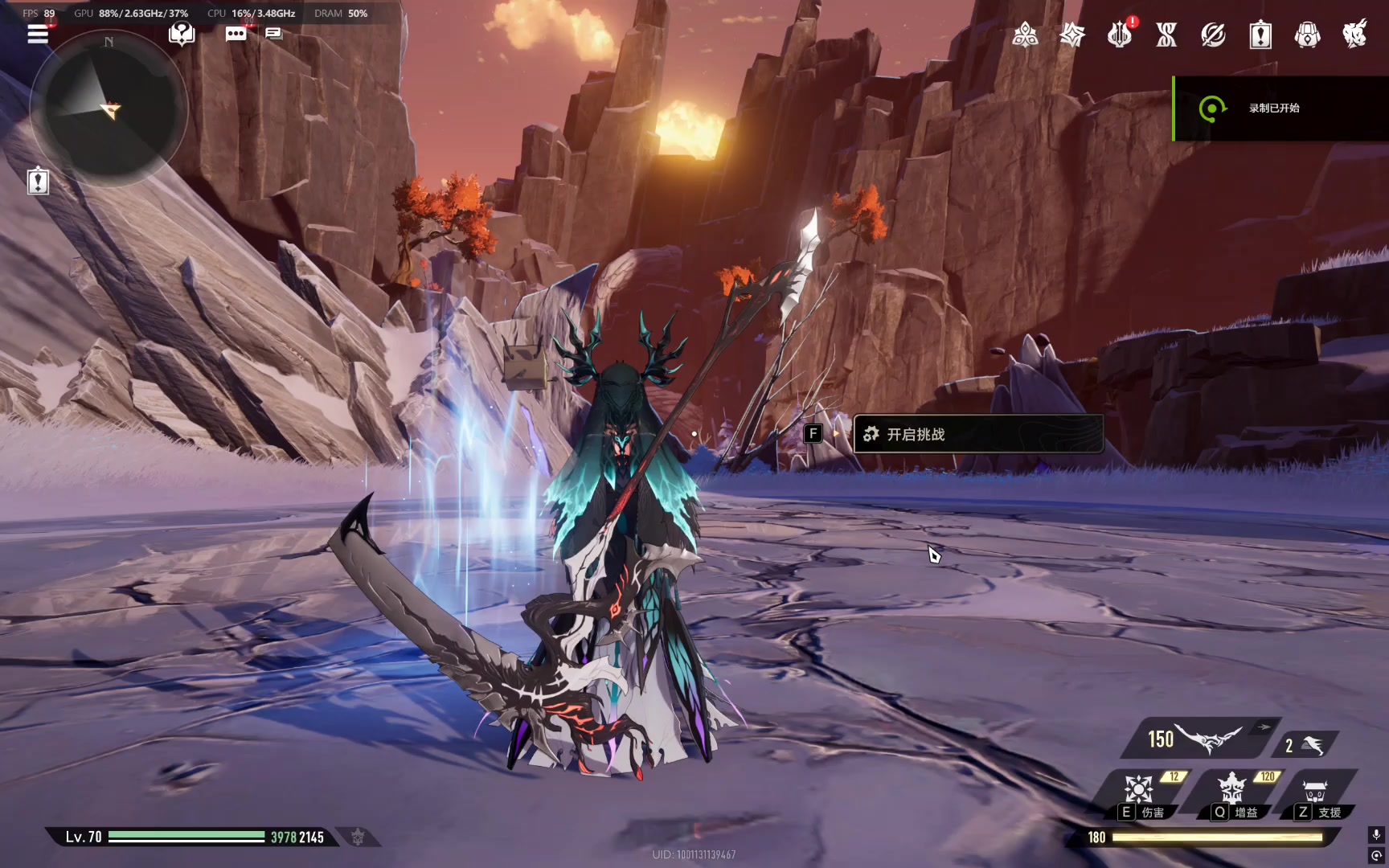Select the secondary bird-wing slot showing 2
Image resolution: width=1389 pixels, height=868 pixels.
[x=1305, y=745]
